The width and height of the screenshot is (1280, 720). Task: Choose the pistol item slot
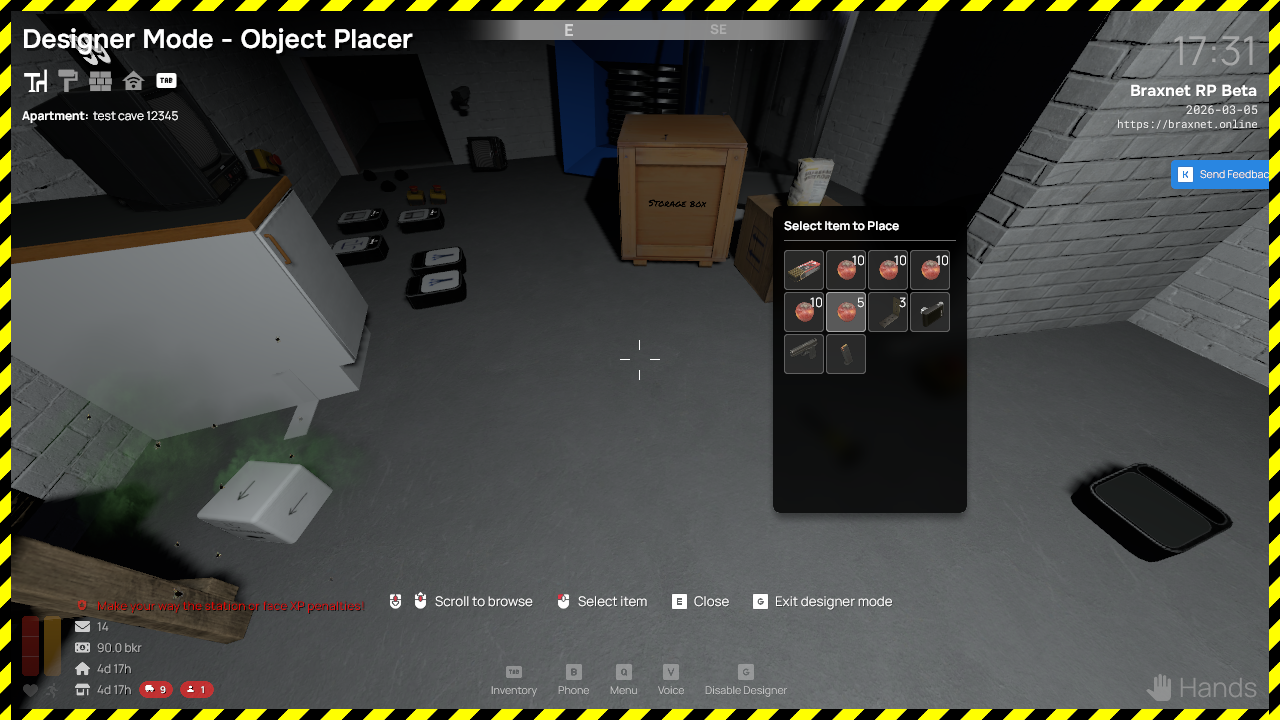tap(804, 354)
